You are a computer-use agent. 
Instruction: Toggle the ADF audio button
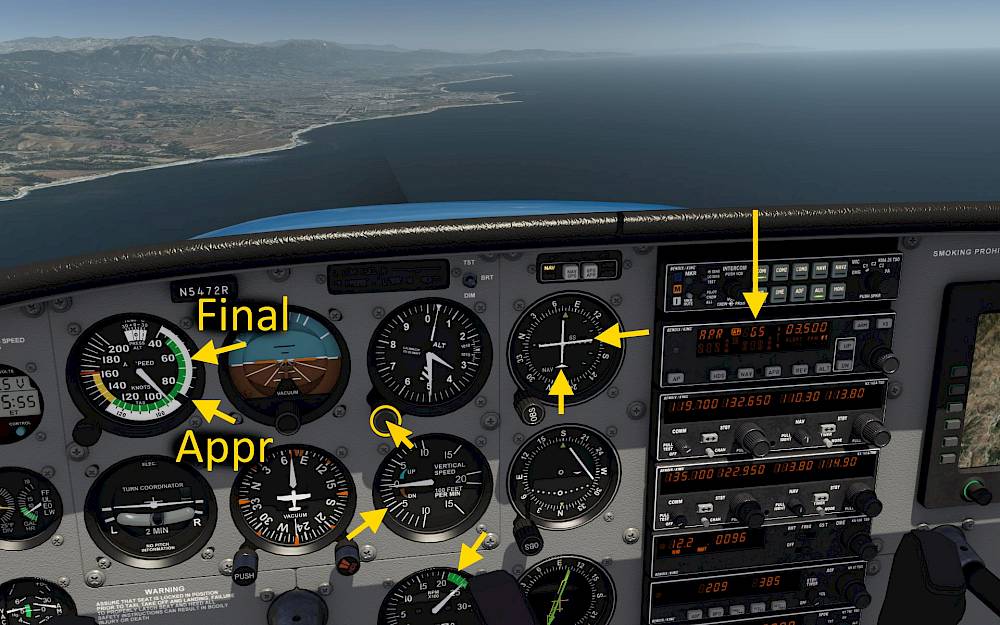[x=801, y=293]
